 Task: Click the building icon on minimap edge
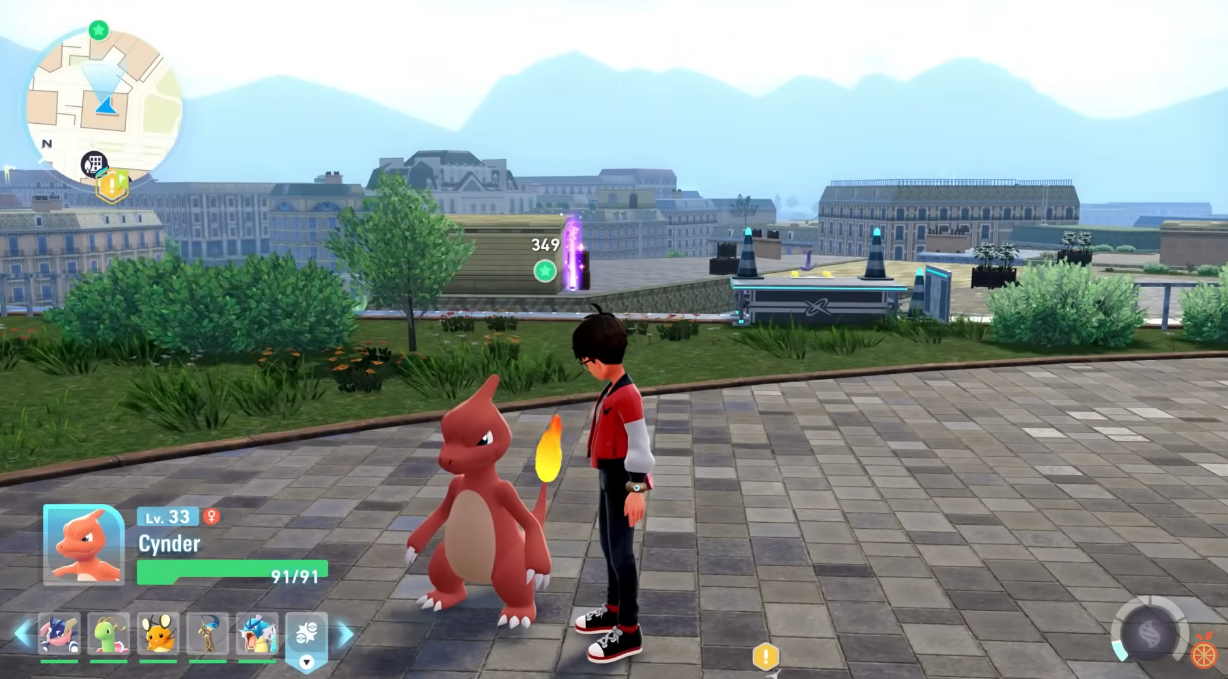(x=93, y=163)
